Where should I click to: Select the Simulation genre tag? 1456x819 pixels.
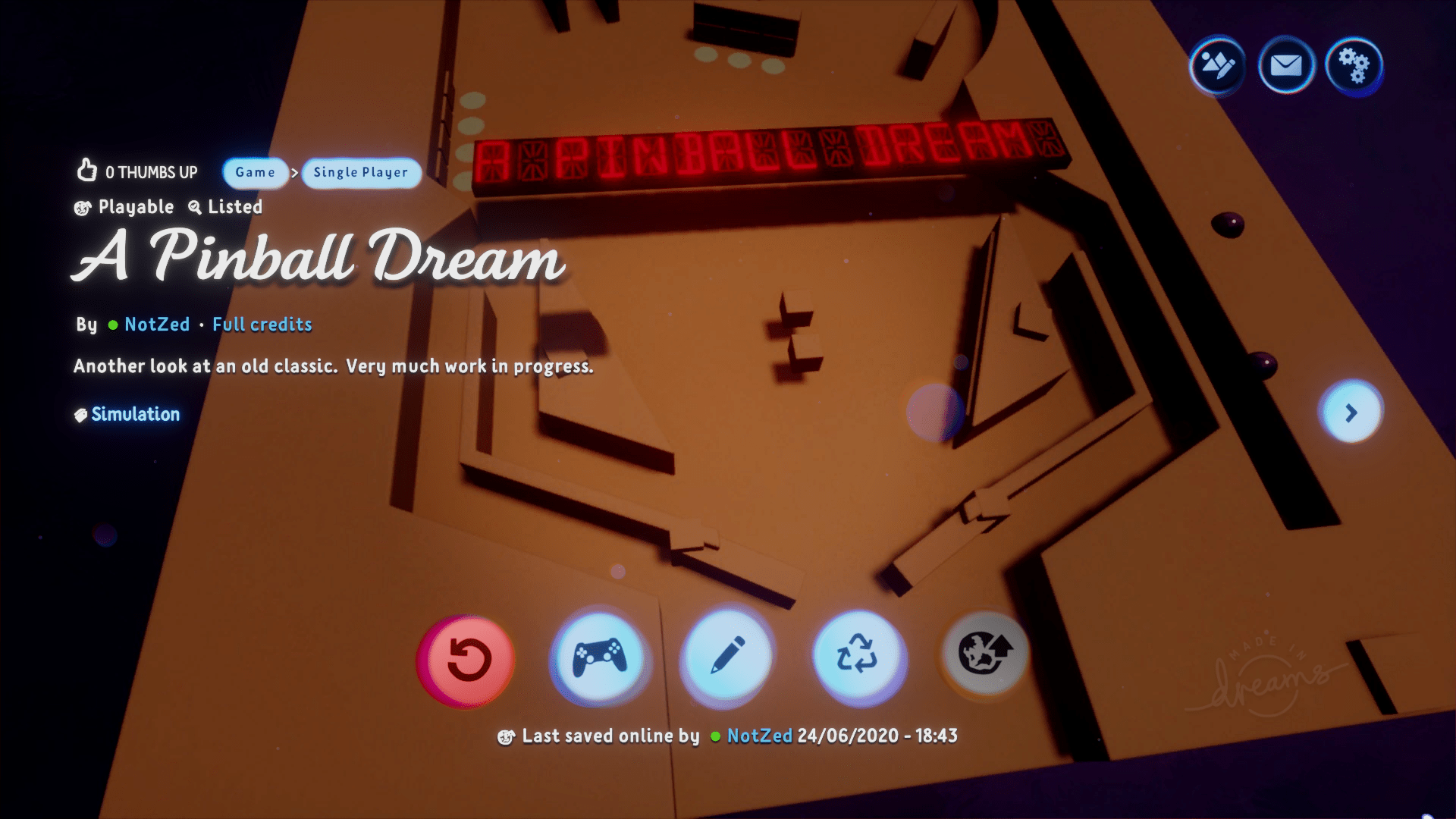127,414
